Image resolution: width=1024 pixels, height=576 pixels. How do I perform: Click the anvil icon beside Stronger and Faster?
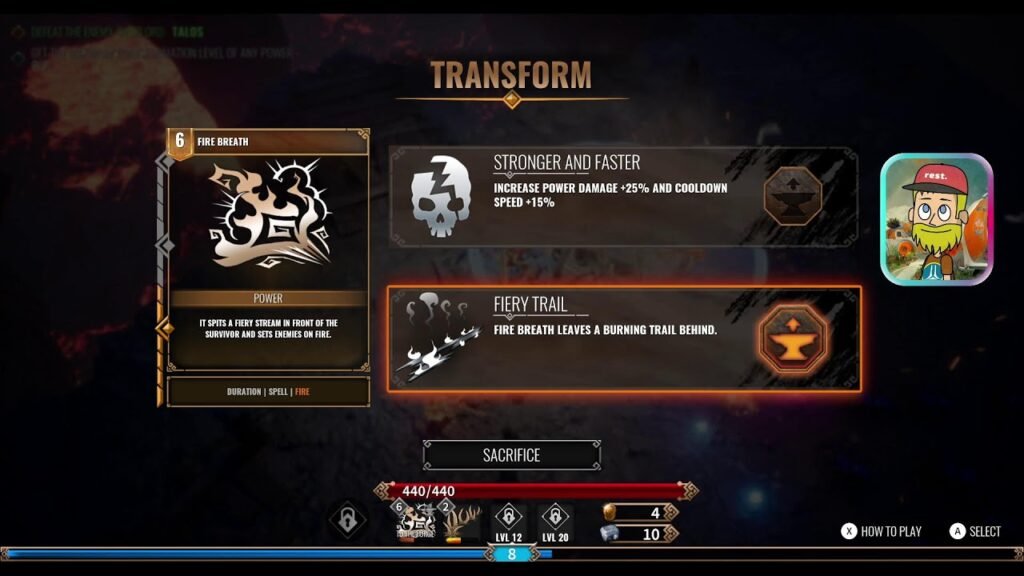coord(792,197)
